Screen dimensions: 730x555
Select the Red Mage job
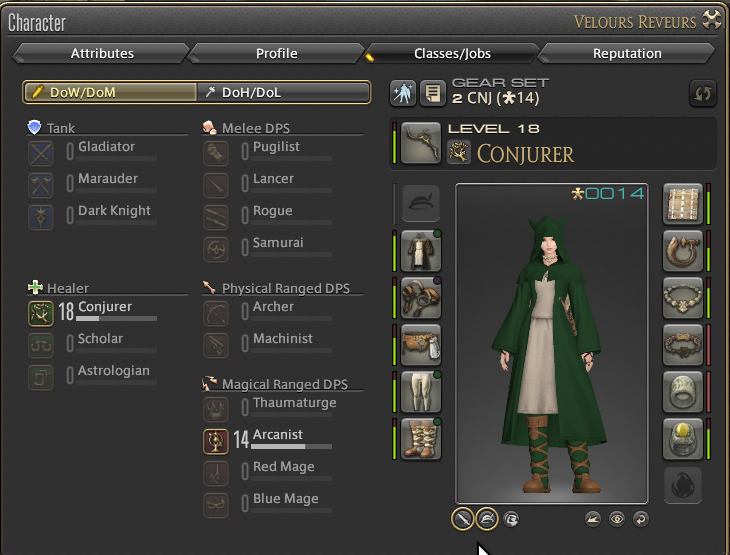click(283, 468)
